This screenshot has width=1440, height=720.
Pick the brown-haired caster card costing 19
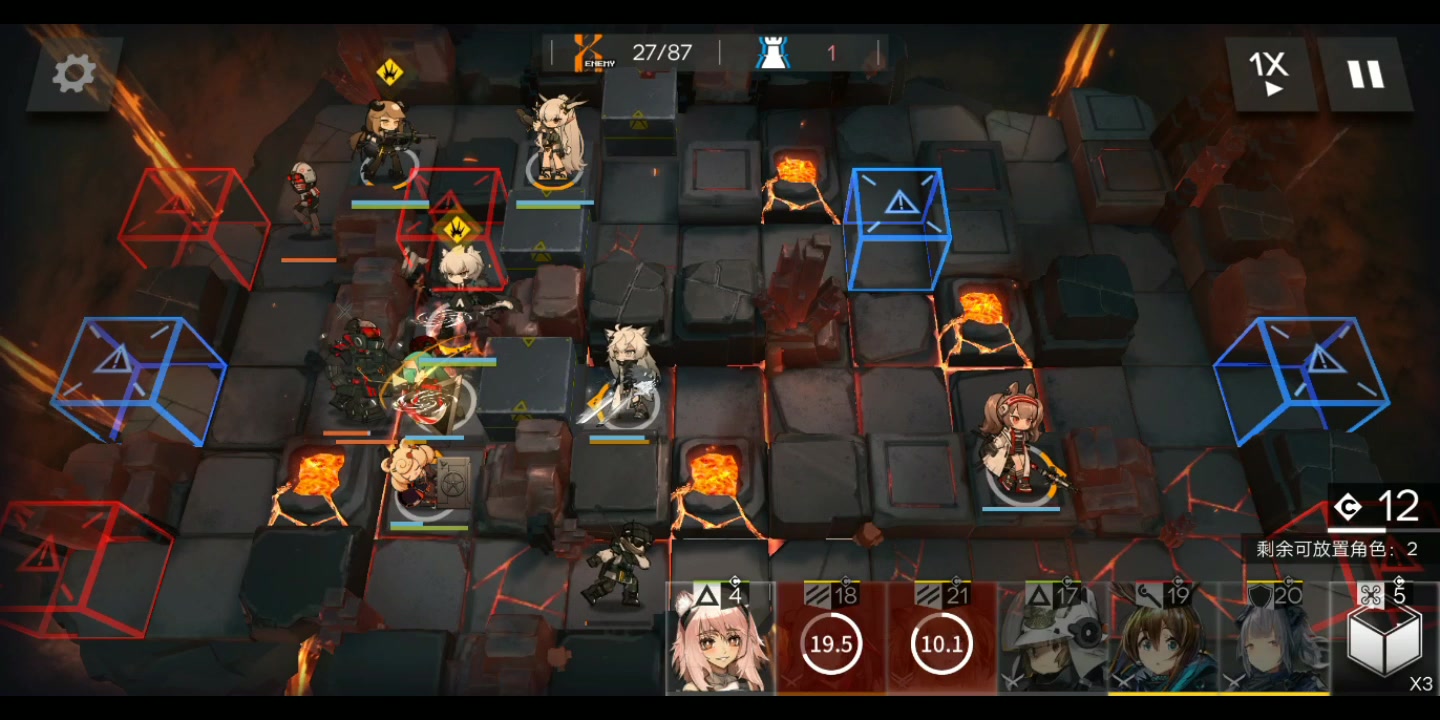point(1163,640)
